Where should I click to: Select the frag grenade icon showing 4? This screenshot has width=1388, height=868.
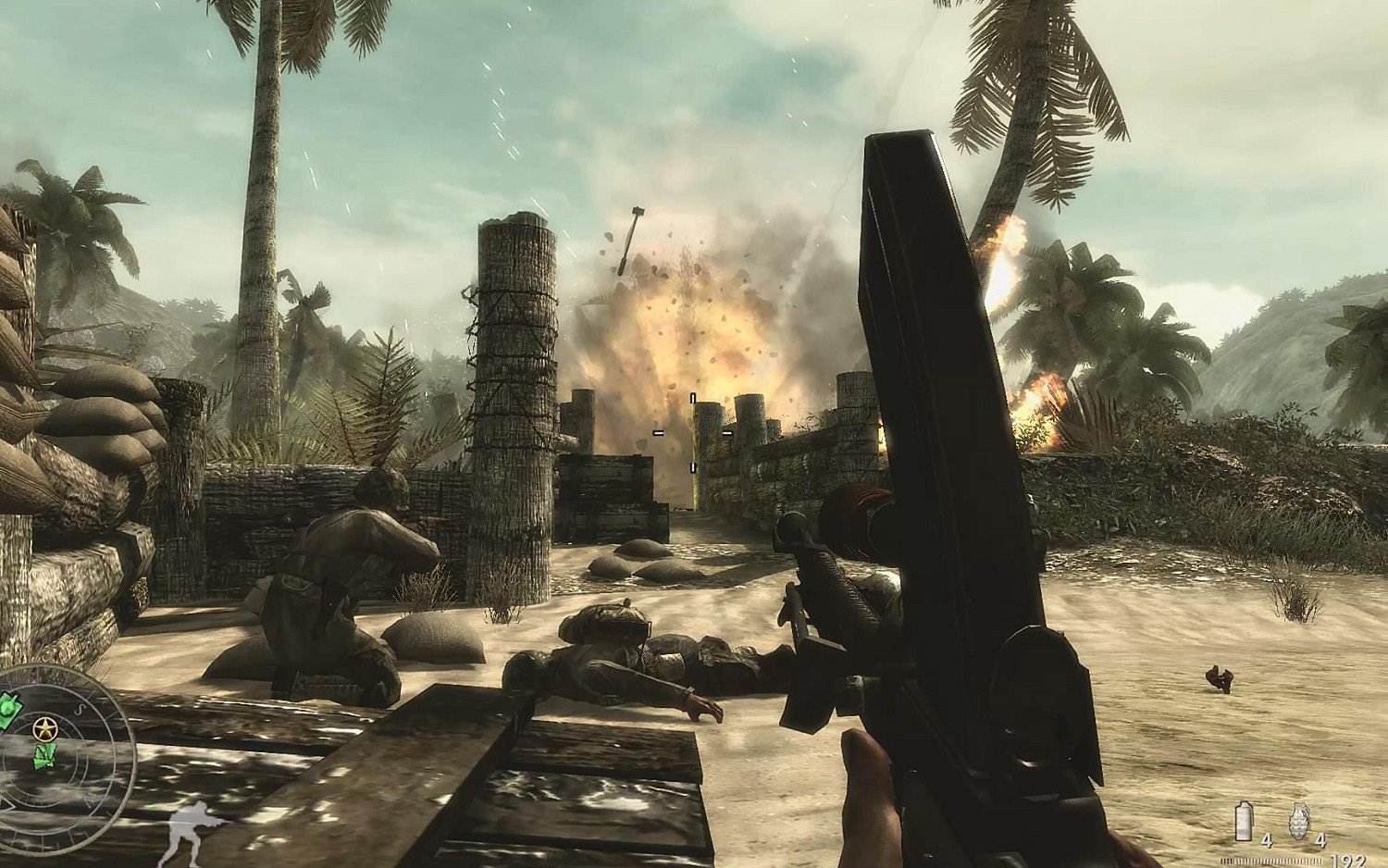pyautogui.click(x=1299, y=820)
